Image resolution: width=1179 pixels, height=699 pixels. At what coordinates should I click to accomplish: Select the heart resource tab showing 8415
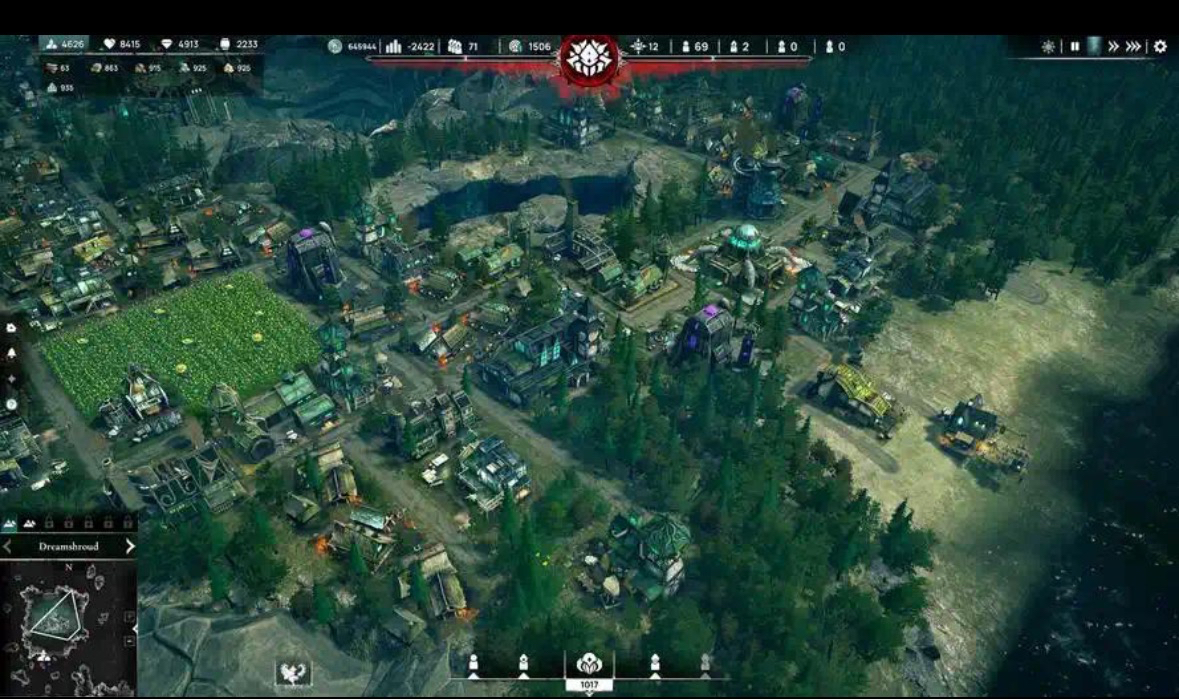click(121, 44)
